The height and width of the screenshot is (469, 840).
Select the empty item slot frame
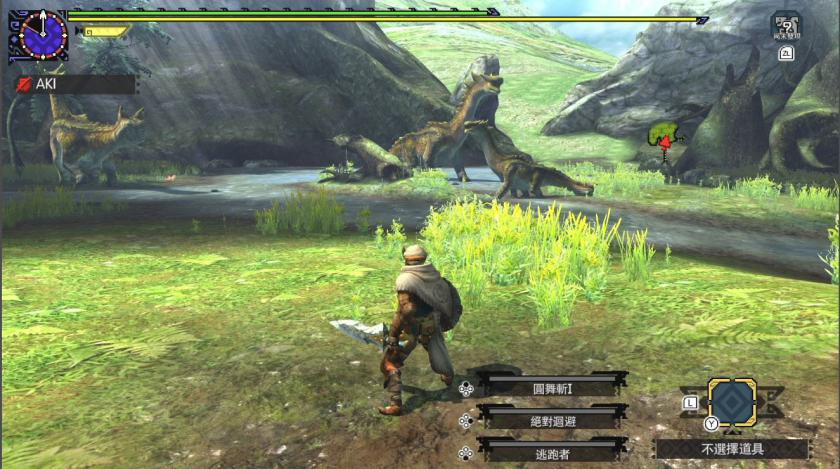732,403
